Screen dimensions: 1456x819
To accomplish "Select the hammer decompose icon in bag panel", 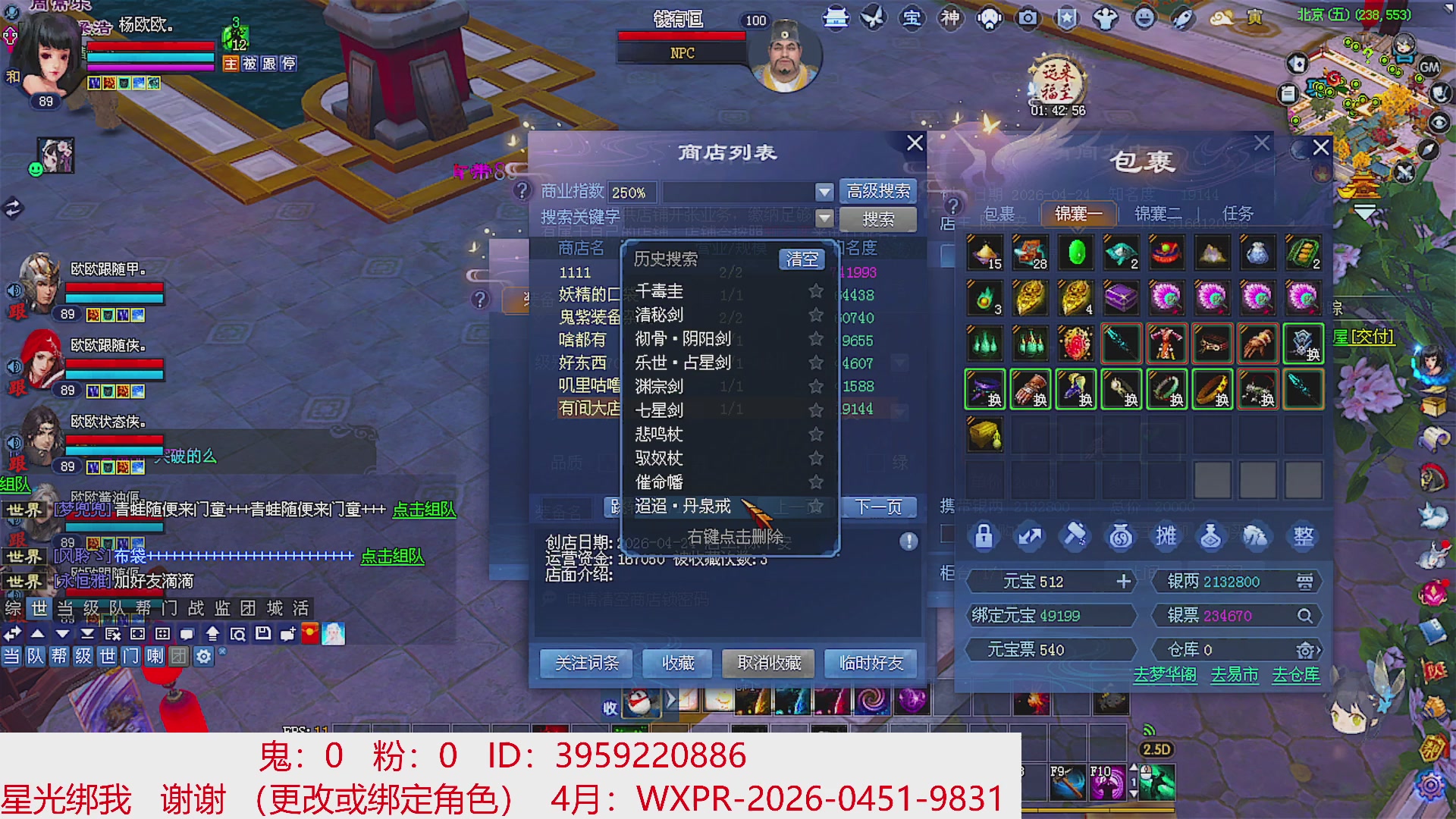I will click(1075, 536).
